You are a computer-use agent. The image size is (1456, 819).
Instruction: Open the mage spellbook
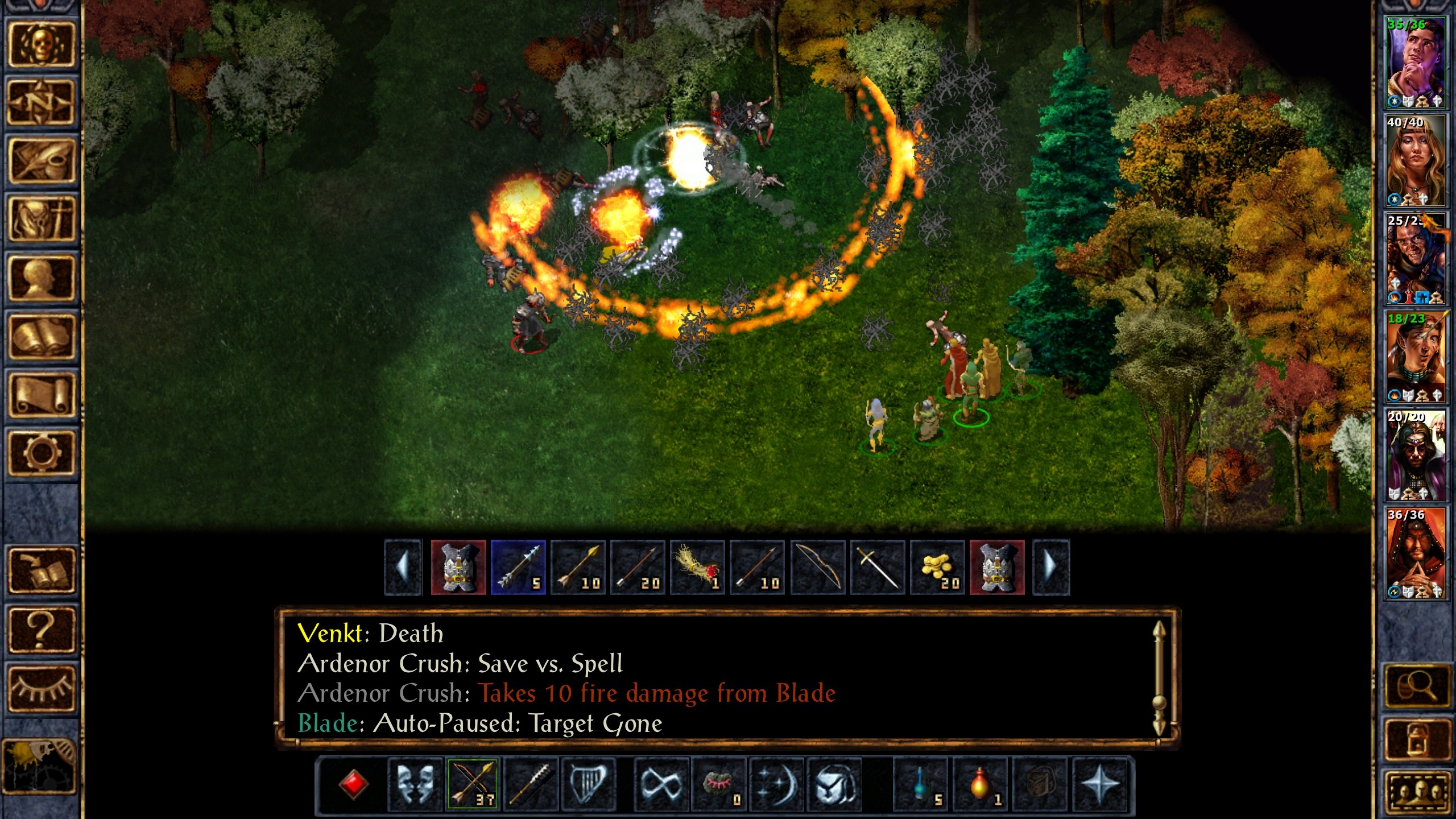coord(41,336)
